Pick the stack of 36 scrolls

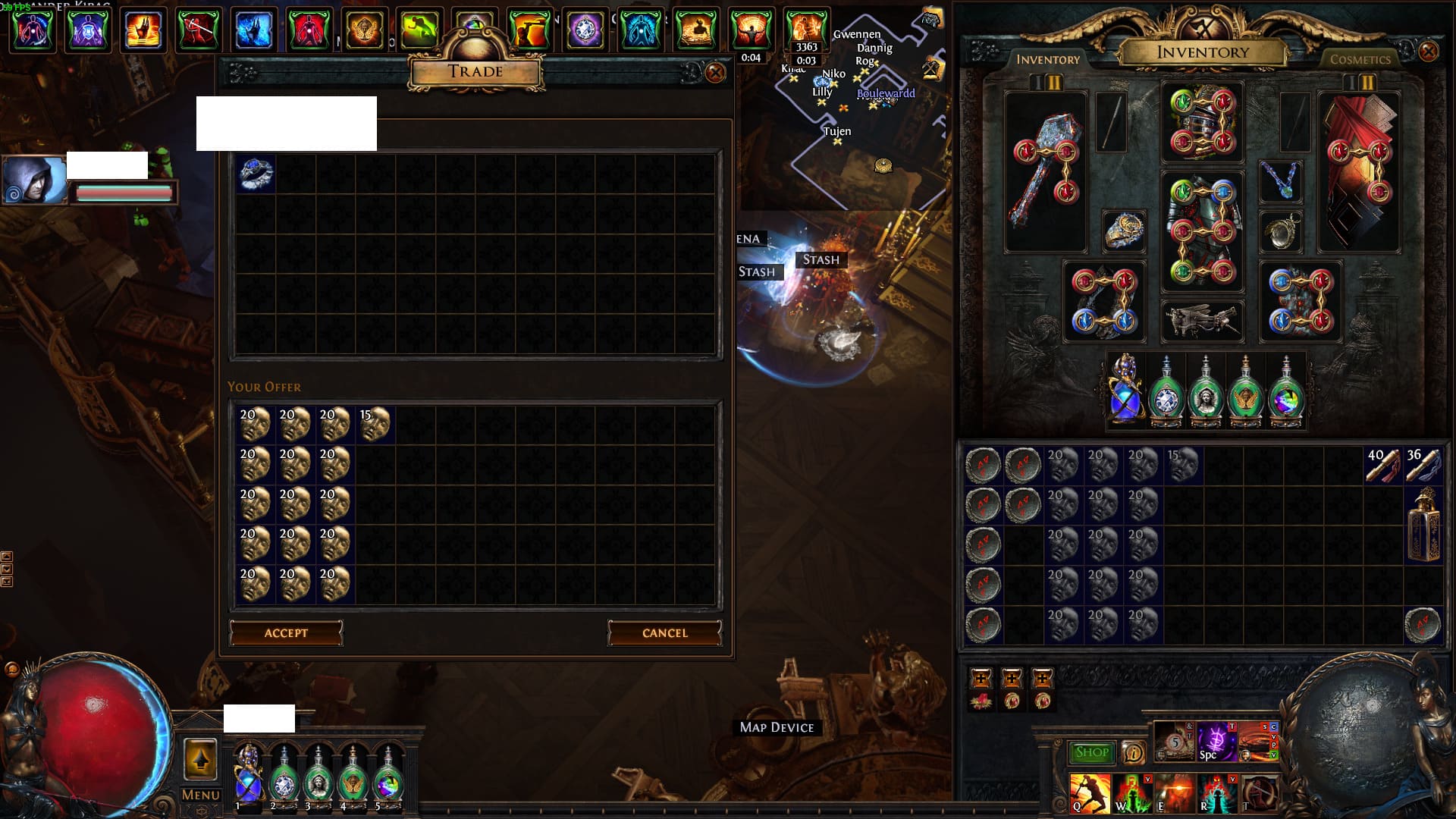(1423, 464)
